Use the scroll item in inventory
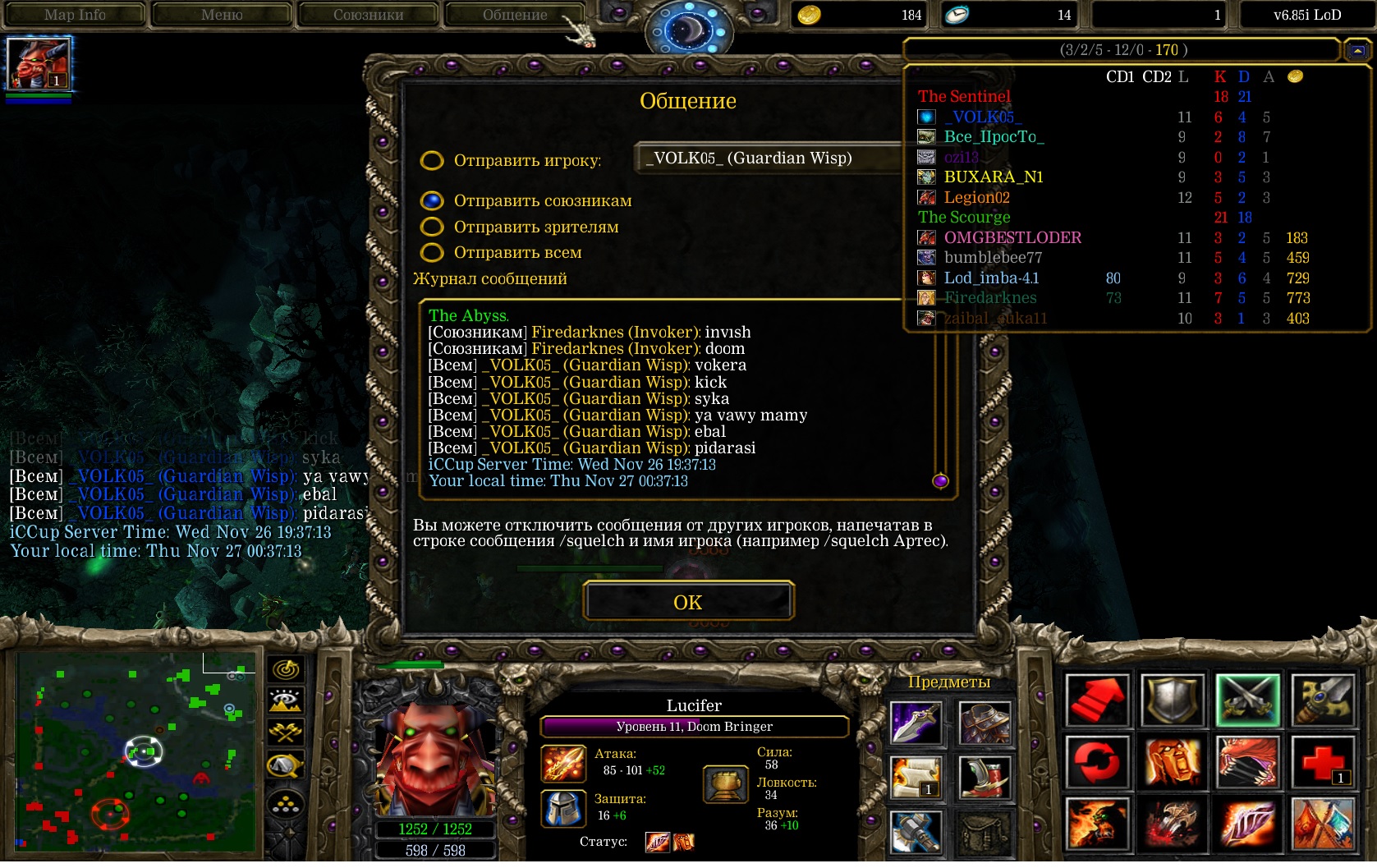Image resolution: width=1377 pixels, height=868 pixels. tap(916, 776)
